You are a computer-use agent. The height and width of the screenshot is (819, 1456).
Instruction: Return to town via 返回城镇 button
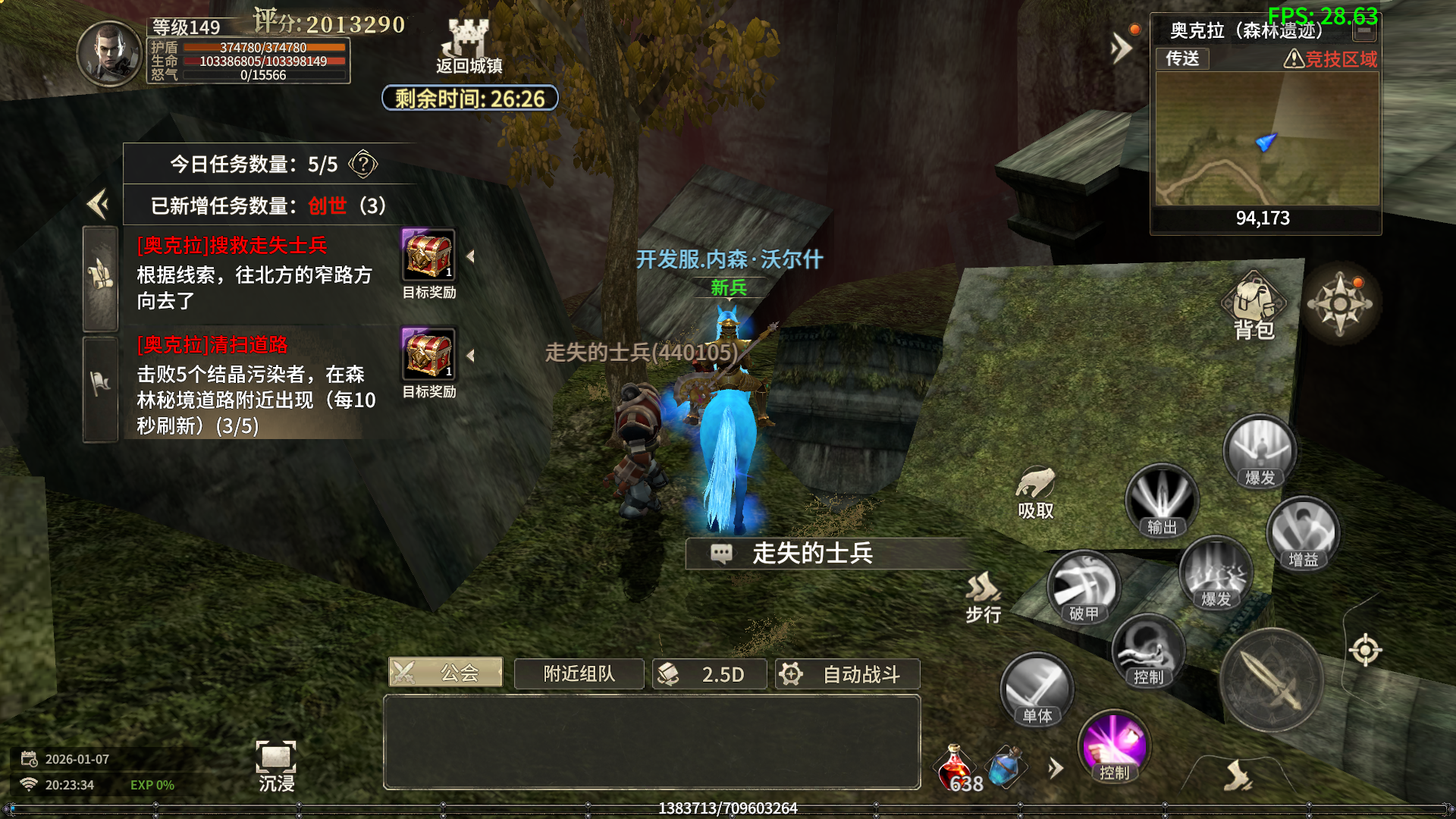click(469, 47)
